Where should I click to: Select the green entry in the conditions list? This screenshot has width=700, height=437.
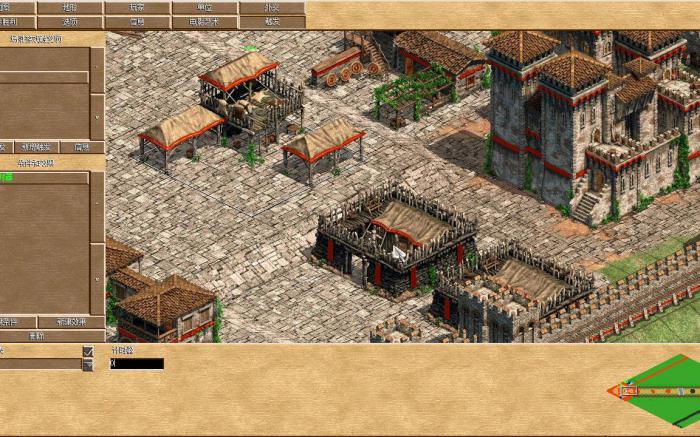pyautogui.click(x=7, y=177)
